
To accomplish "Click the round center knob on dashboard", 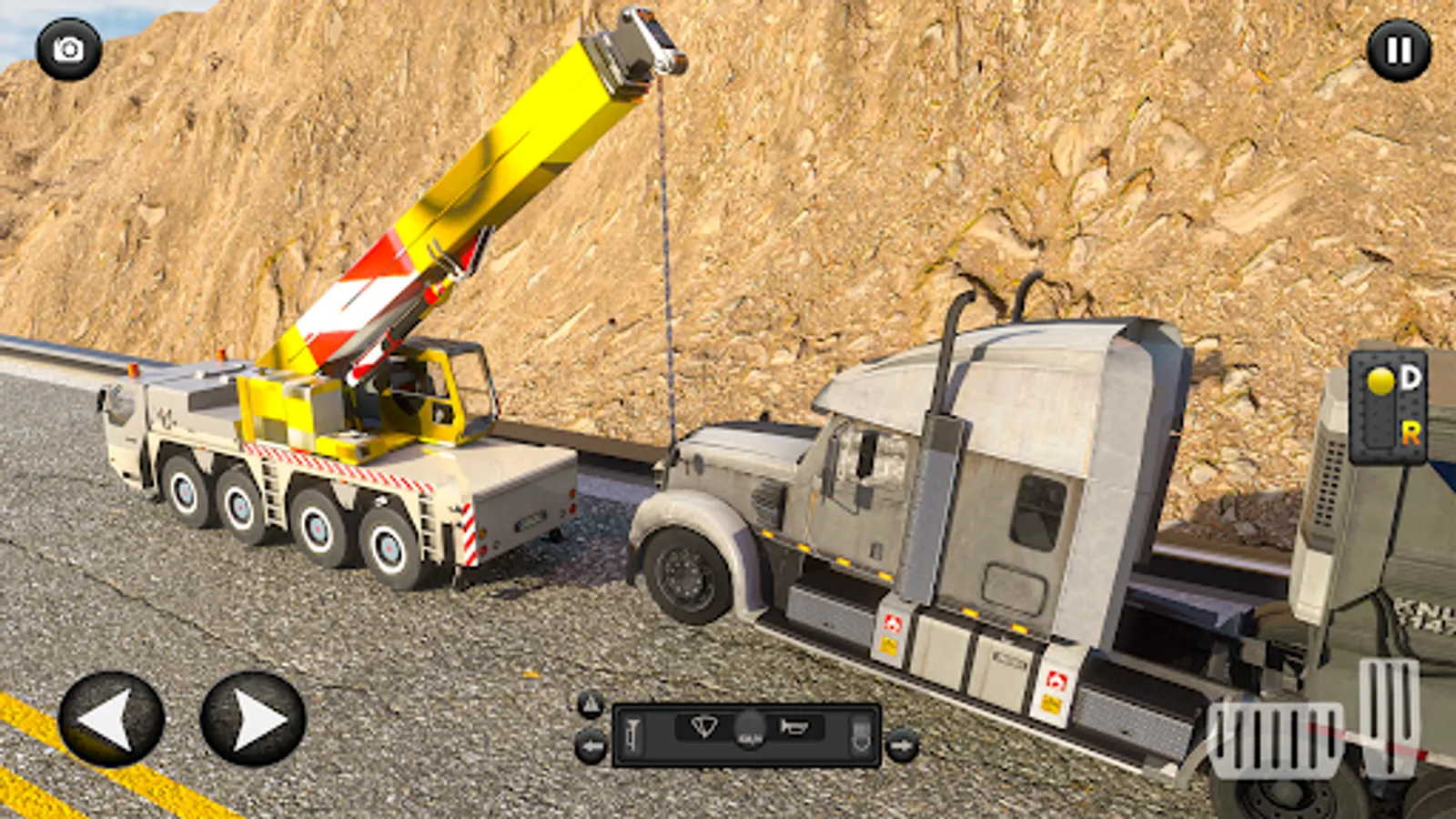I will click(750, 730).
